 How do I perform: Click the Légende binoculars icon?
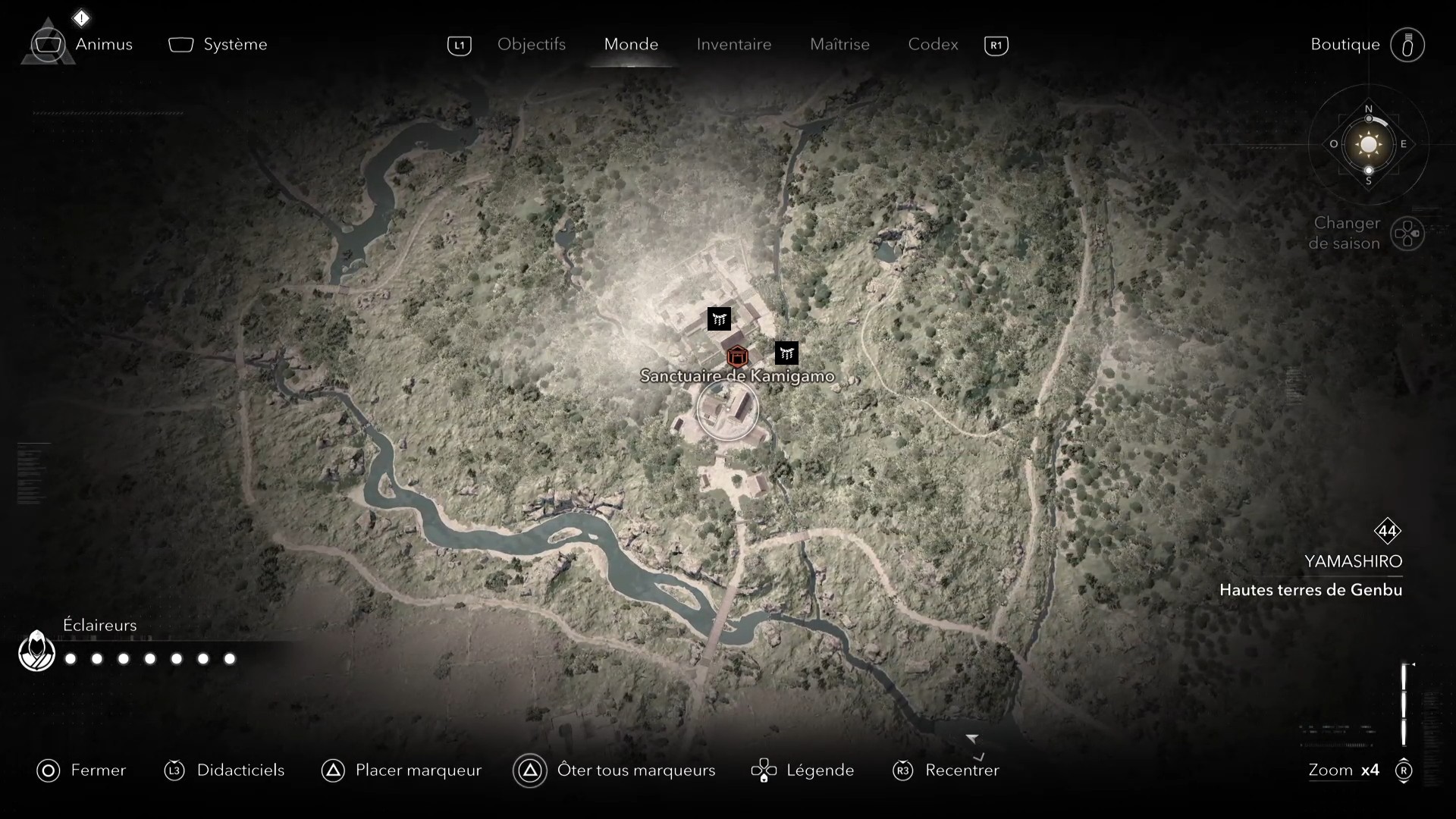764,770
